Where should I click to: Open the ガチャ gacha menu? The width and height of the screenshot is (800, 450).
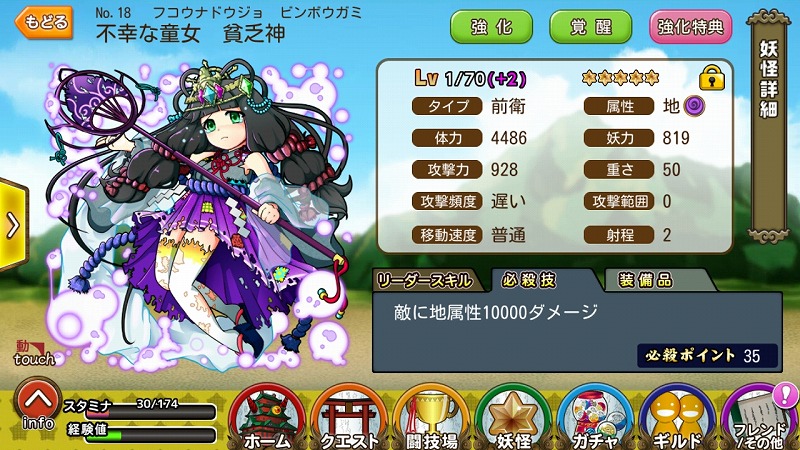tap(596, 416)
